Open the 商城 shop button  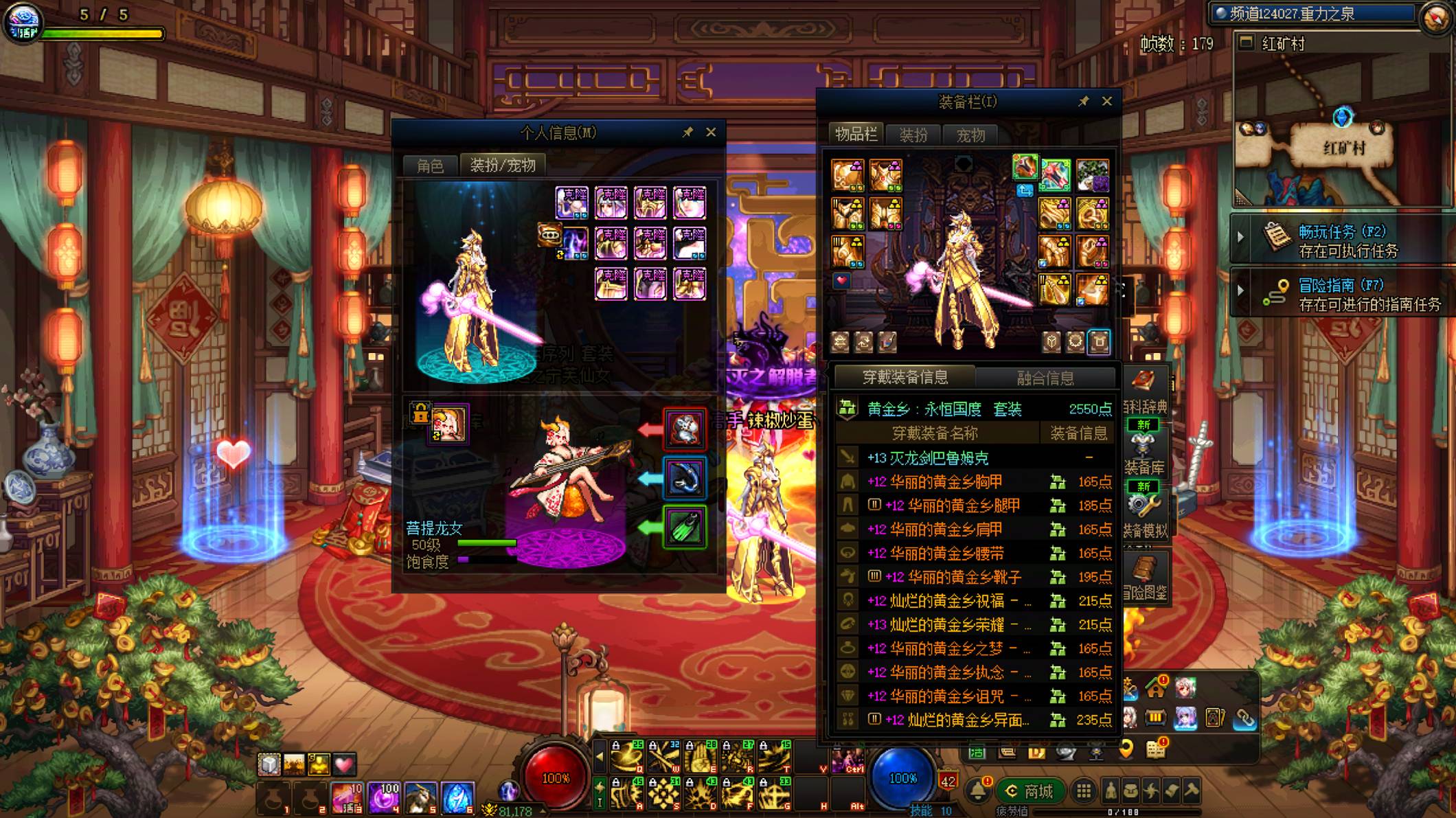point(1030,792)
